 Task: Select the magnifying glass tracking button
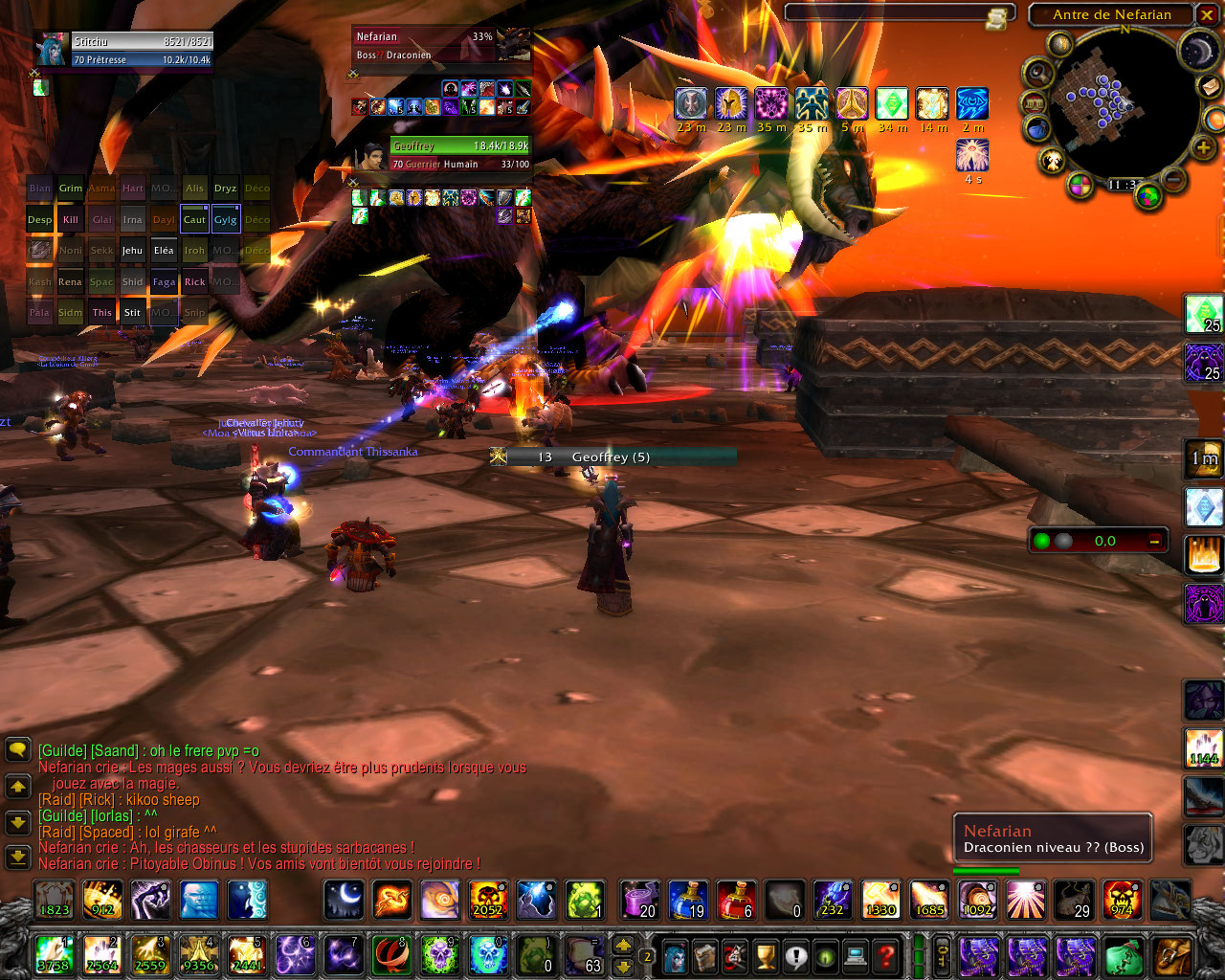pyautogui.click(x=1037, y=72)
